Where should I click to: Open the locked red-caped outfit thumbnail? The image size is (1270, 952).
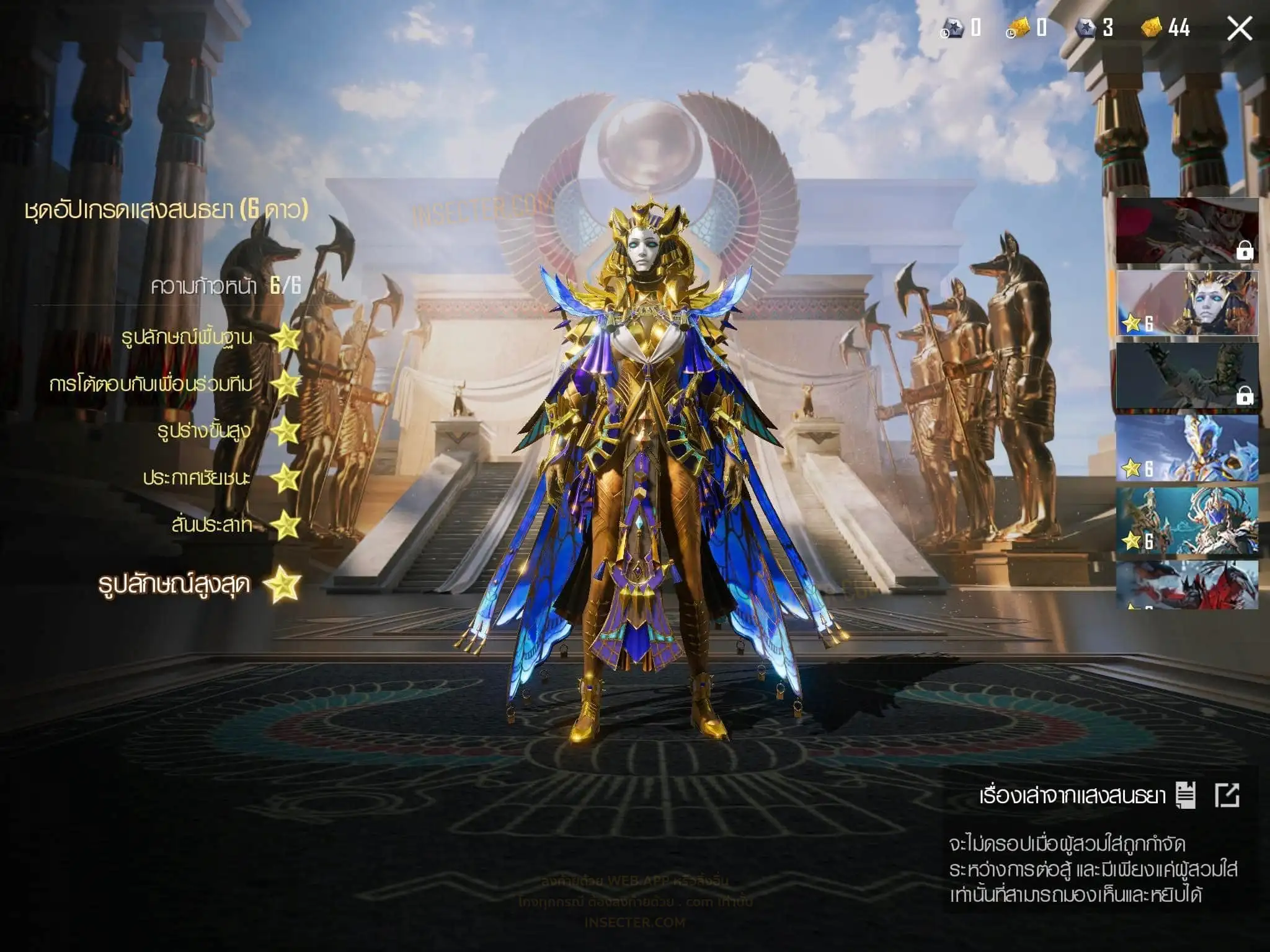point(1186,231)
